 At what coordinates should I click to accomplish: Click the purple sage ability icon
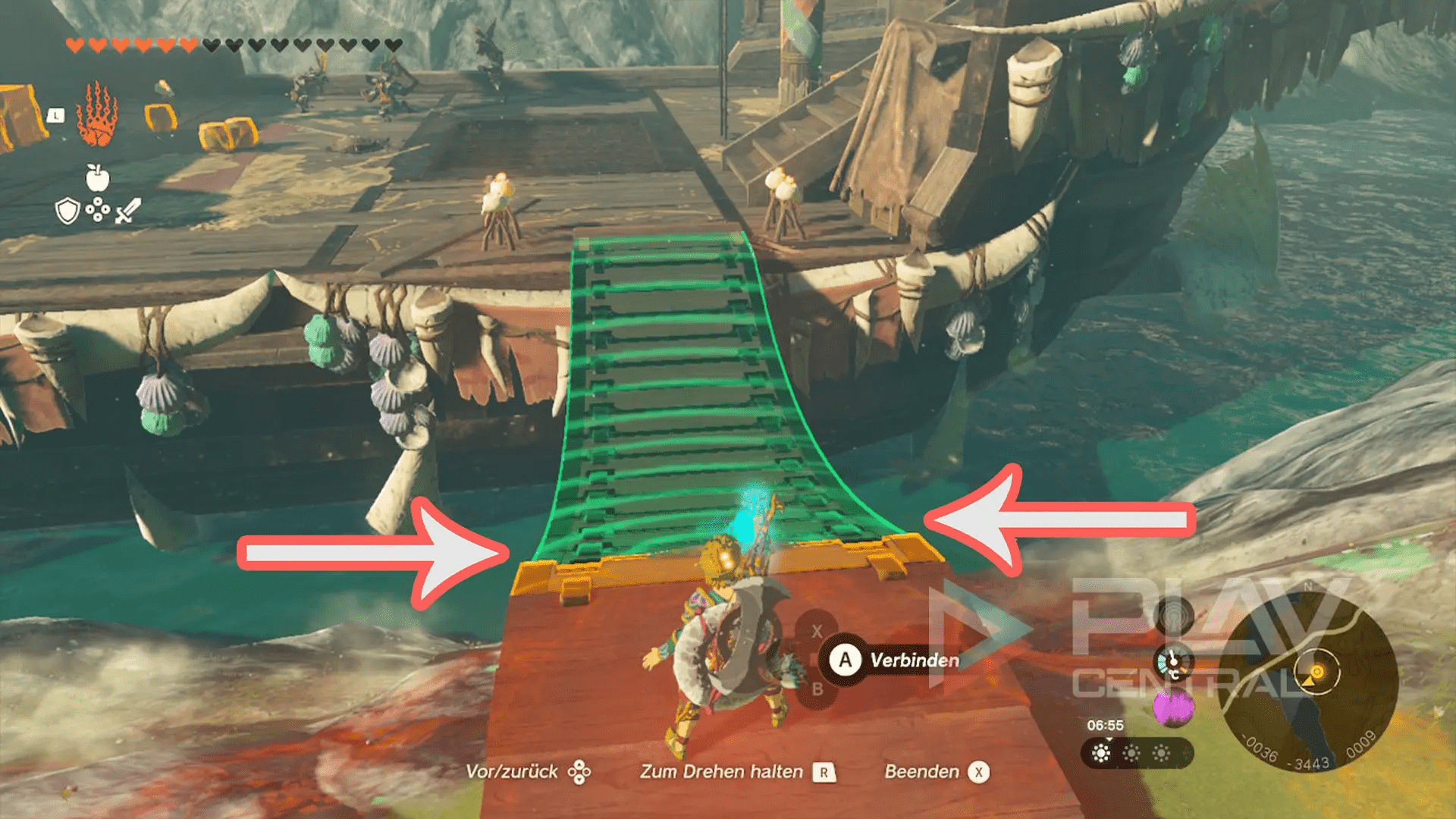1173,707
